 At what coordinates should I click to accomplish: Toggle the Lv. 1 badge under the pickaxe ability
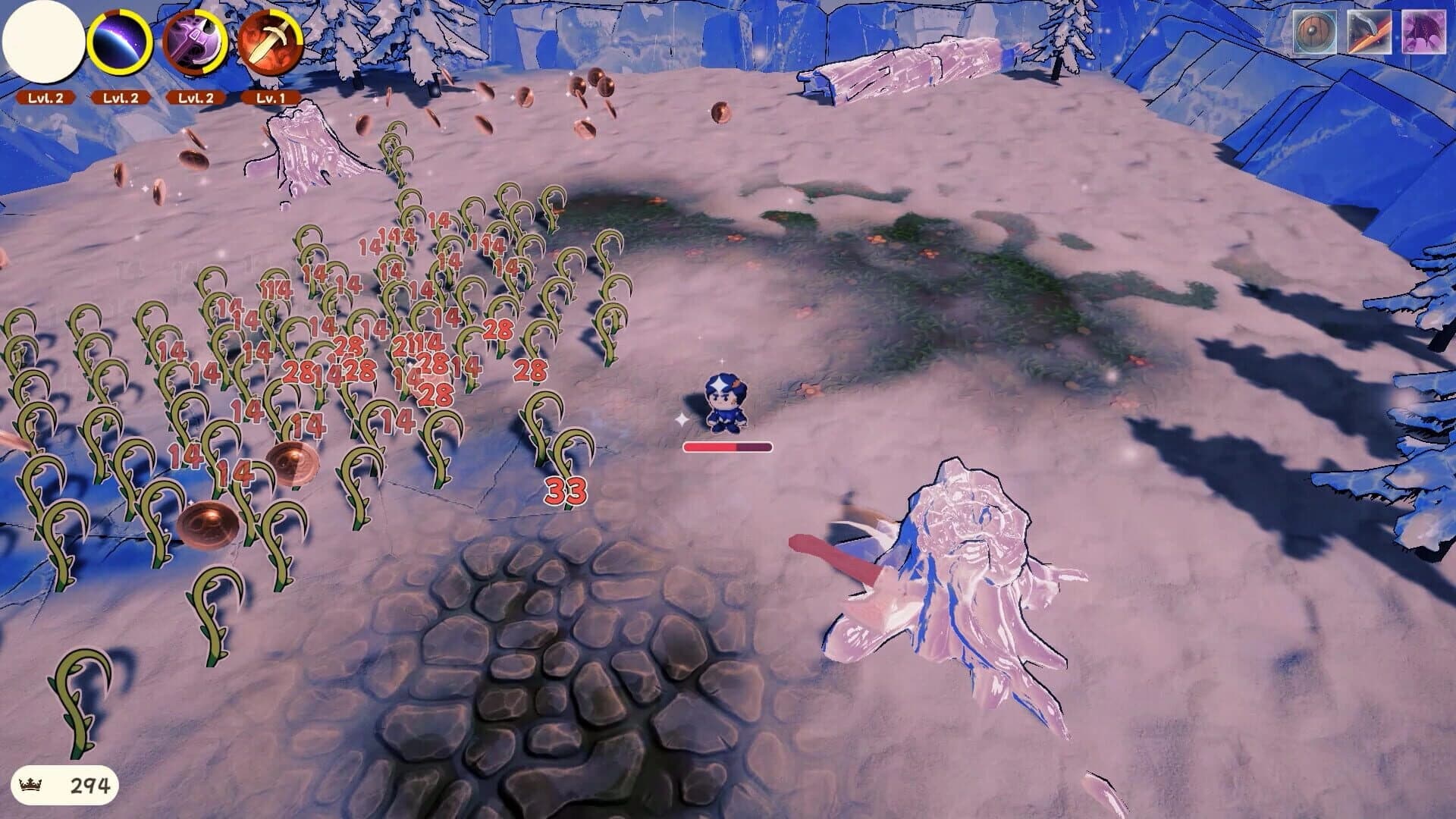point(273,97)
